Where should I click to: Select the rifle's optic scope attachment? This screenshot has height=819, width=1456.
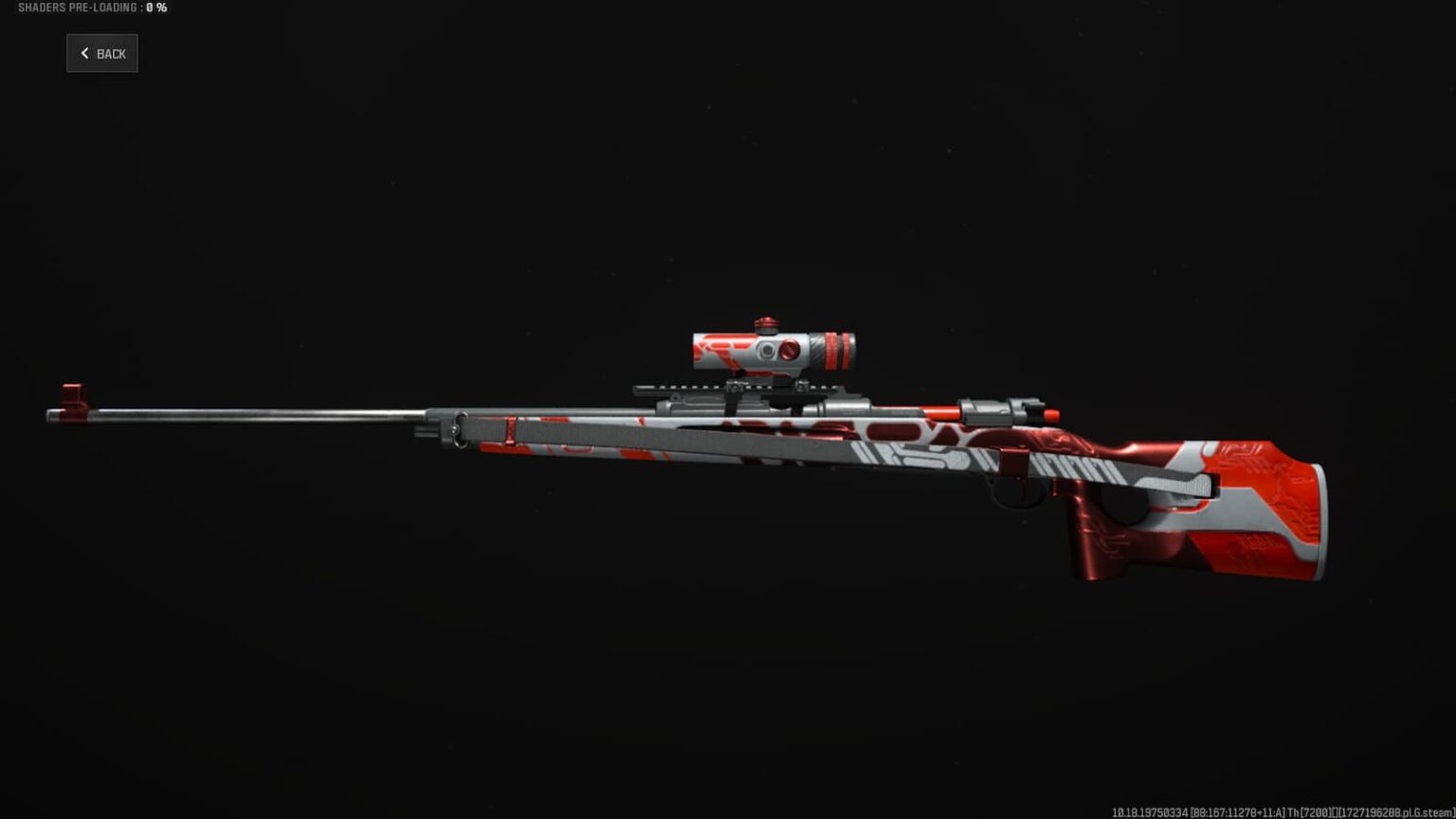tap(768, 349)
